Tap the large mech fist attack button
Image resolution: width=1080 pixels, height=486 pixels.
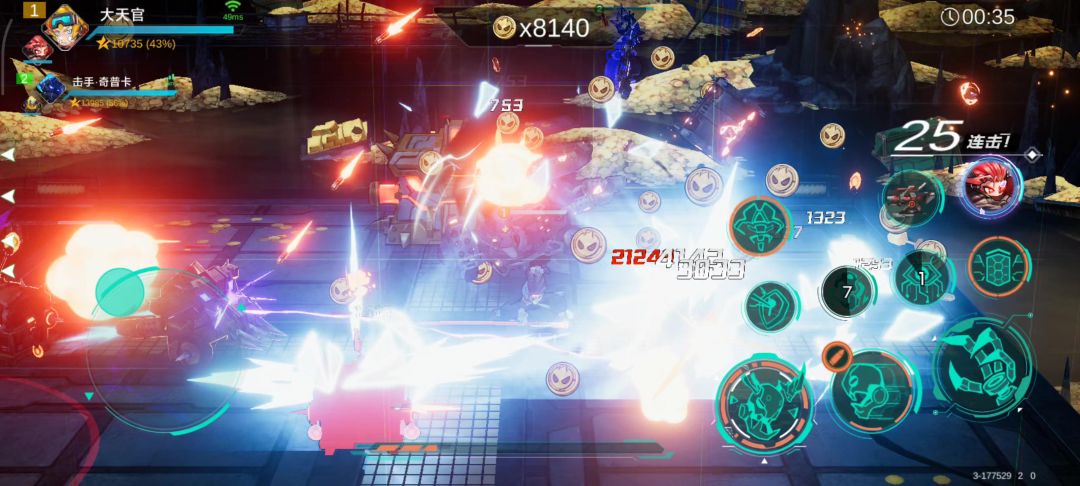983,367
